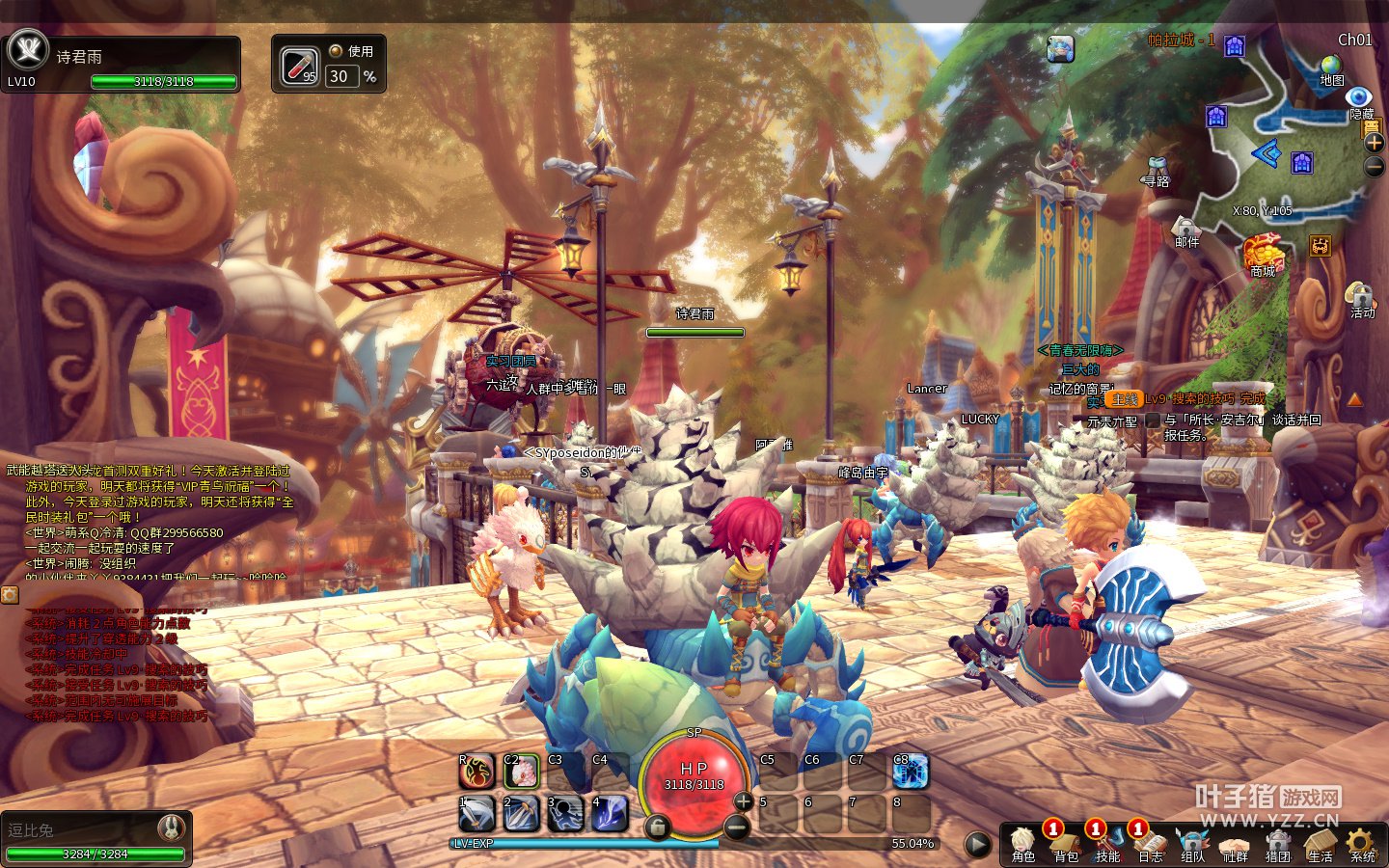
Task: Open the 地图 world map globe
Action: pyautogui.click(x=1331, y=66)
